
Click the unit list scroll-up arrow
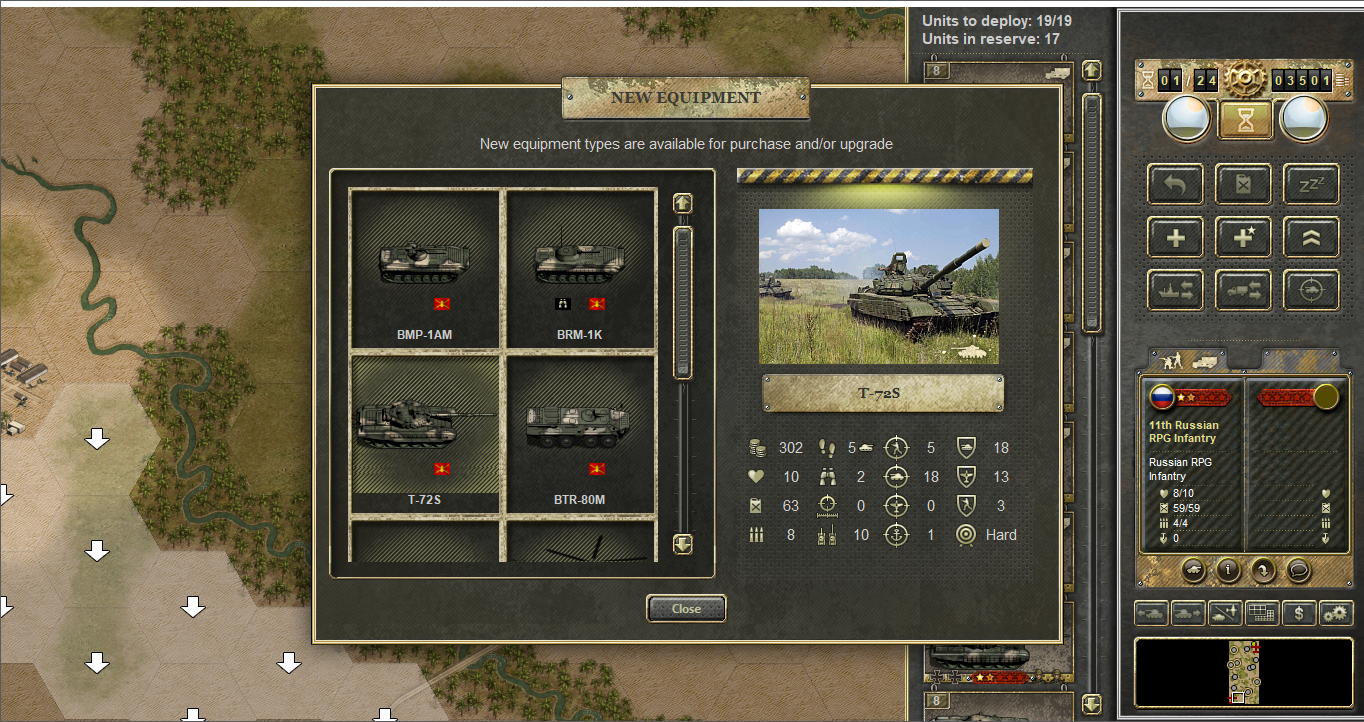click(x=1091, y=70)
